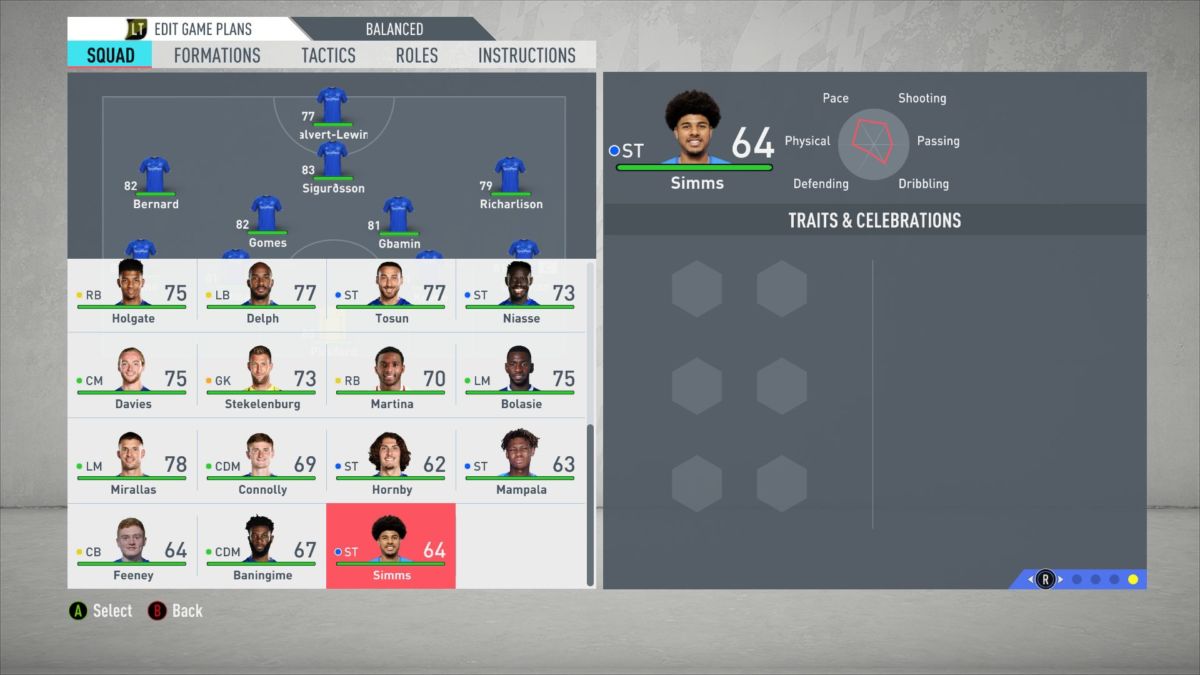Viewport: 1200px width, 675px height.
Task: Pick Tosun's player card
Action: pyautogui.click(x=391, y=296)
